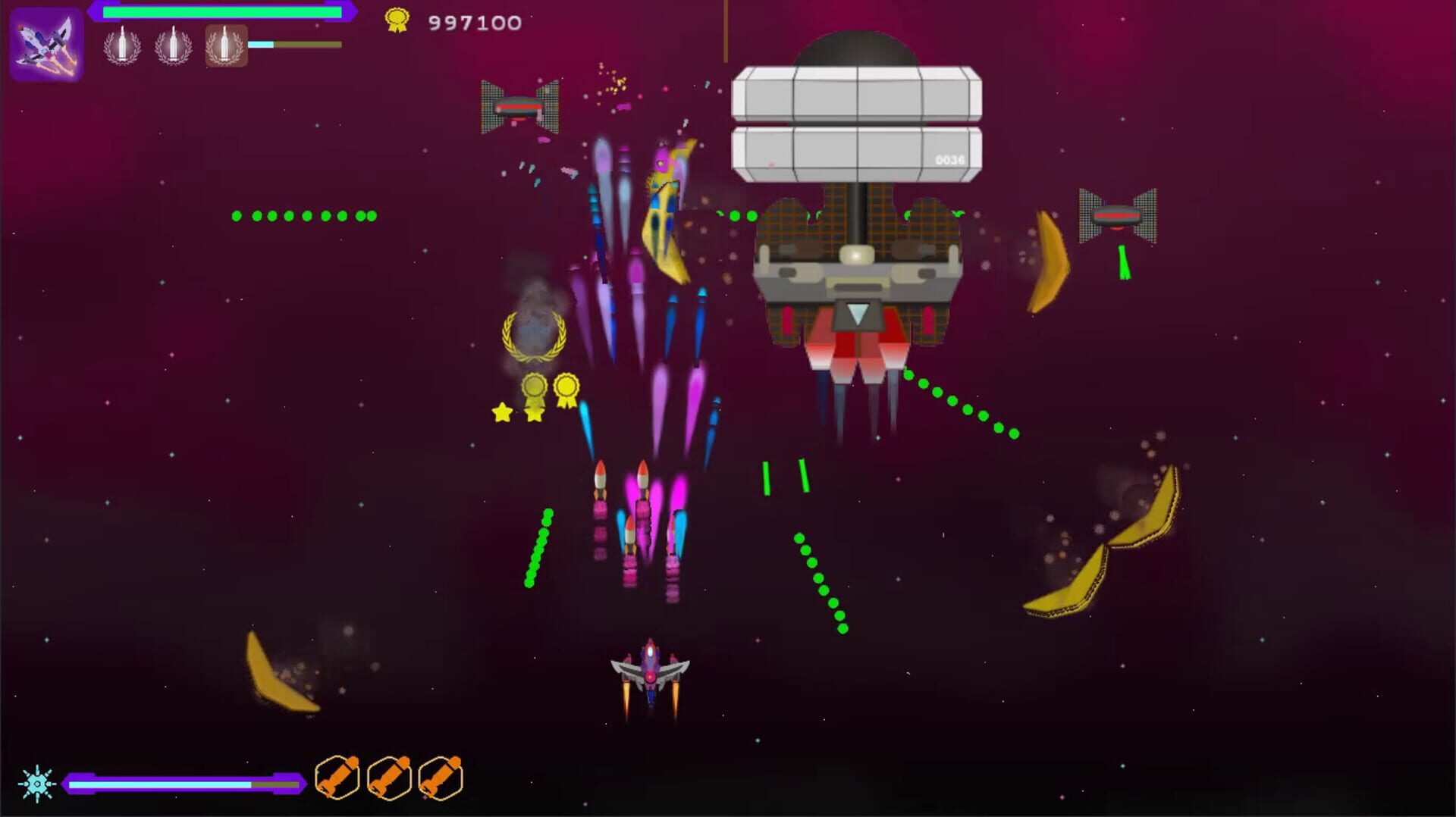1456x817 pixels.
Task: Select the second wreathed missile weapon slot
Action: pyautogui.click(x=173, y=47)
